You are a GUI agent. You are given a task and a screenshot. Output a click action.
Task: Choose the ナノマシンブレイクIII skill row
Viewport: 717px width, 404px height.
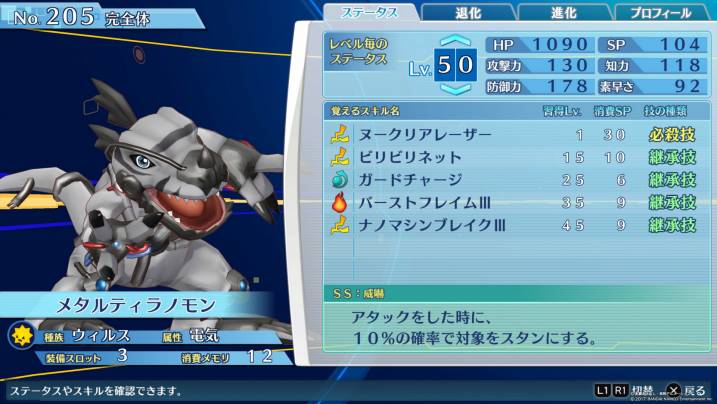coord(512,226)
